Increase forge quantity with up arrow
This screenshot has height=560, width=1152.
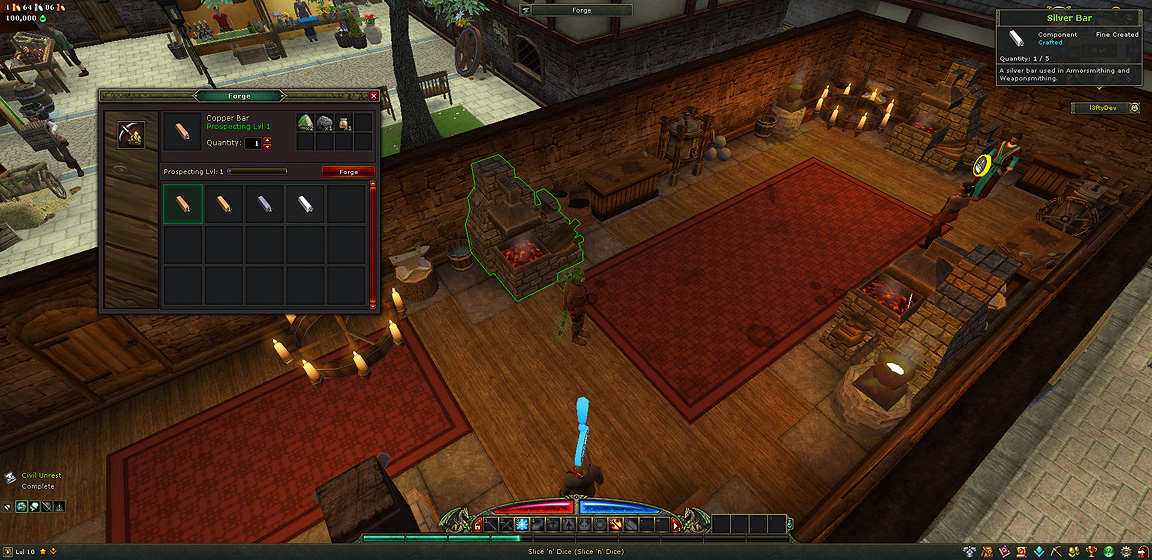(x=268, y=140)
